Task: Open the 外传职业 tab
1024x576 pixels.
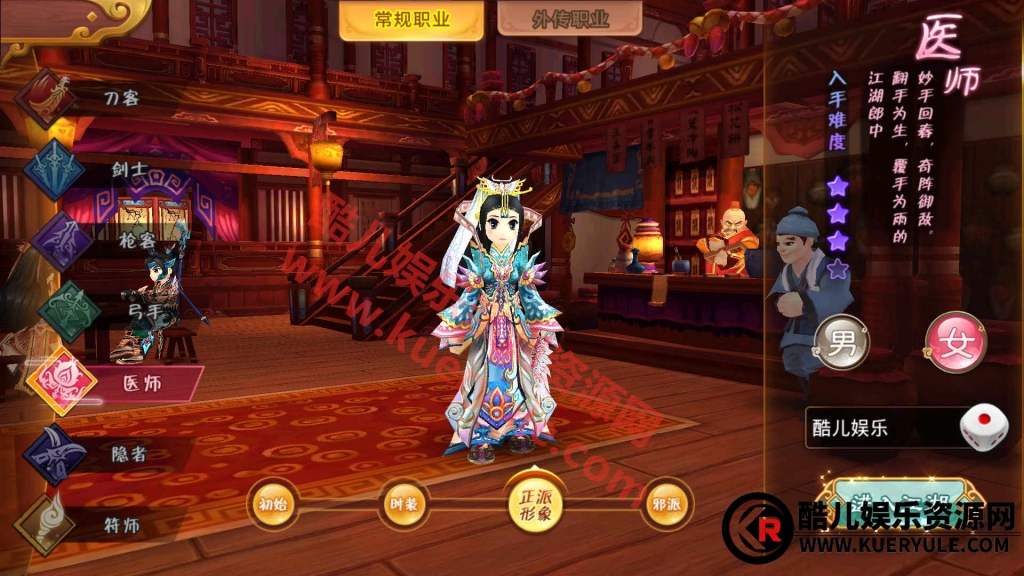Action: tap(570, 20)
